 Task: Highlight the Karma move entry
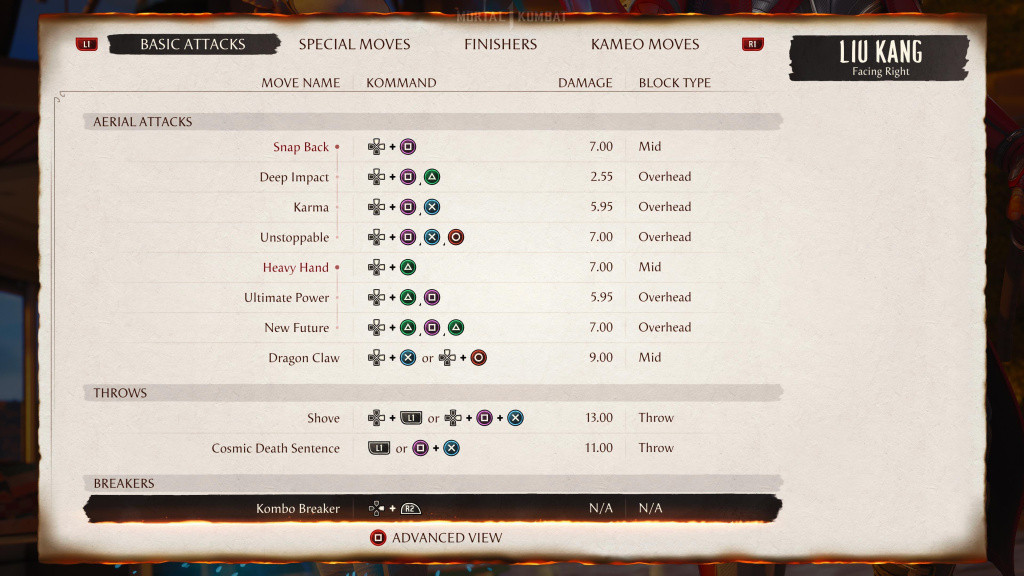pyautogui.click(x=310, y=207)
